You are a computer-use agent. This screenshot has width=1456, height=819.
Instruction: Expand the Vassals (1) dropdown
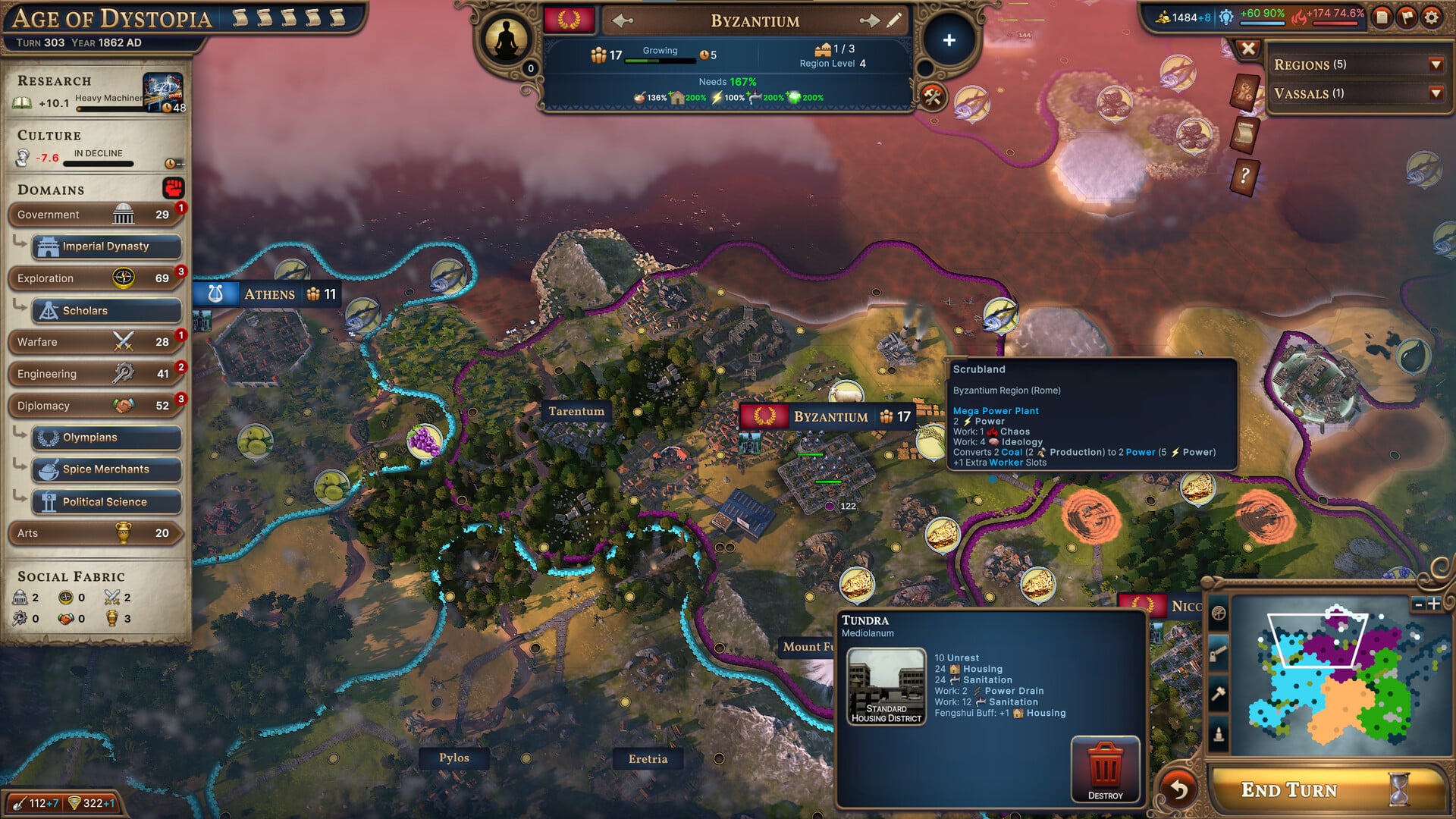coord(1436,94)
